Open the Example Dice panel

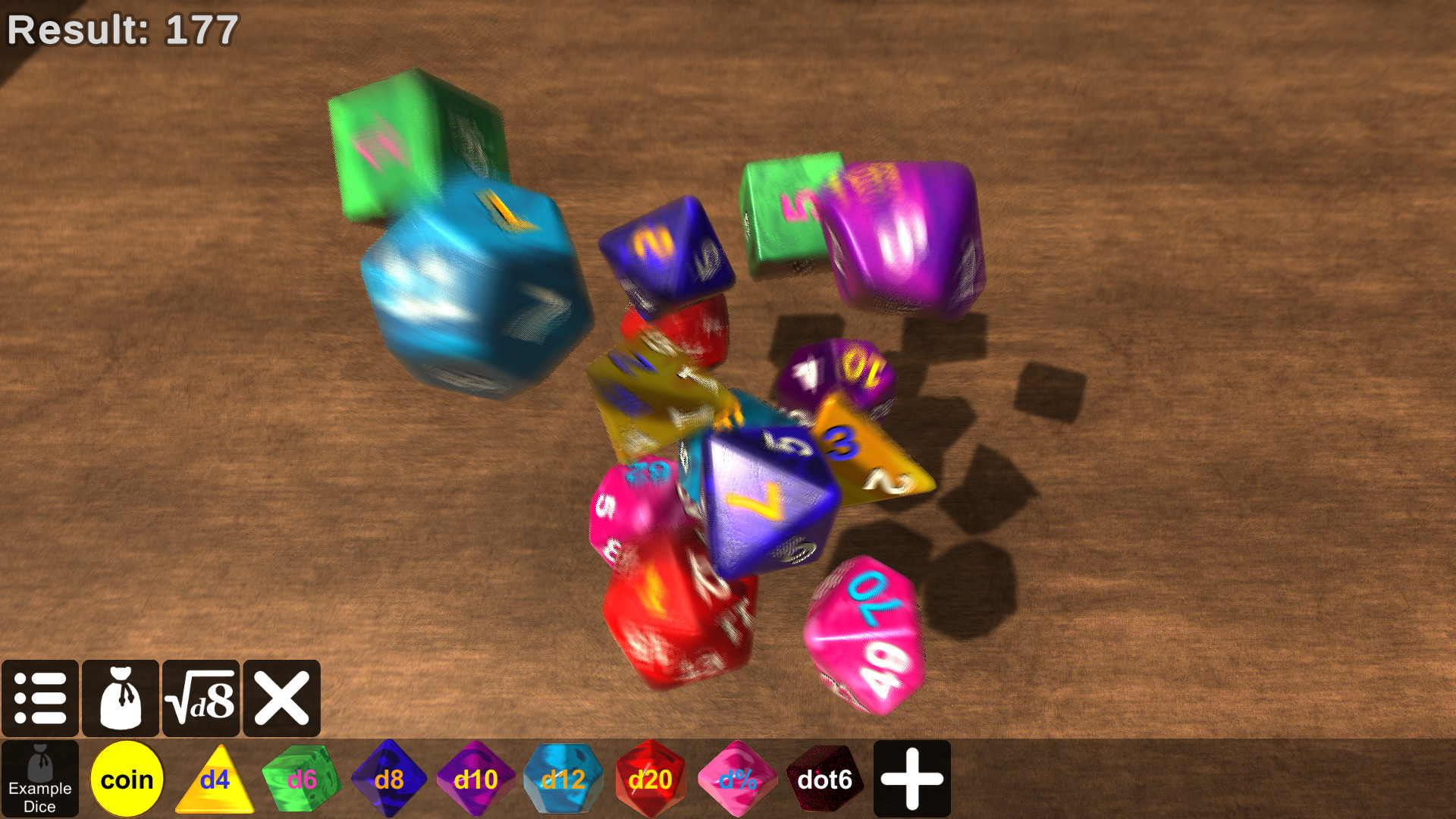39,778
